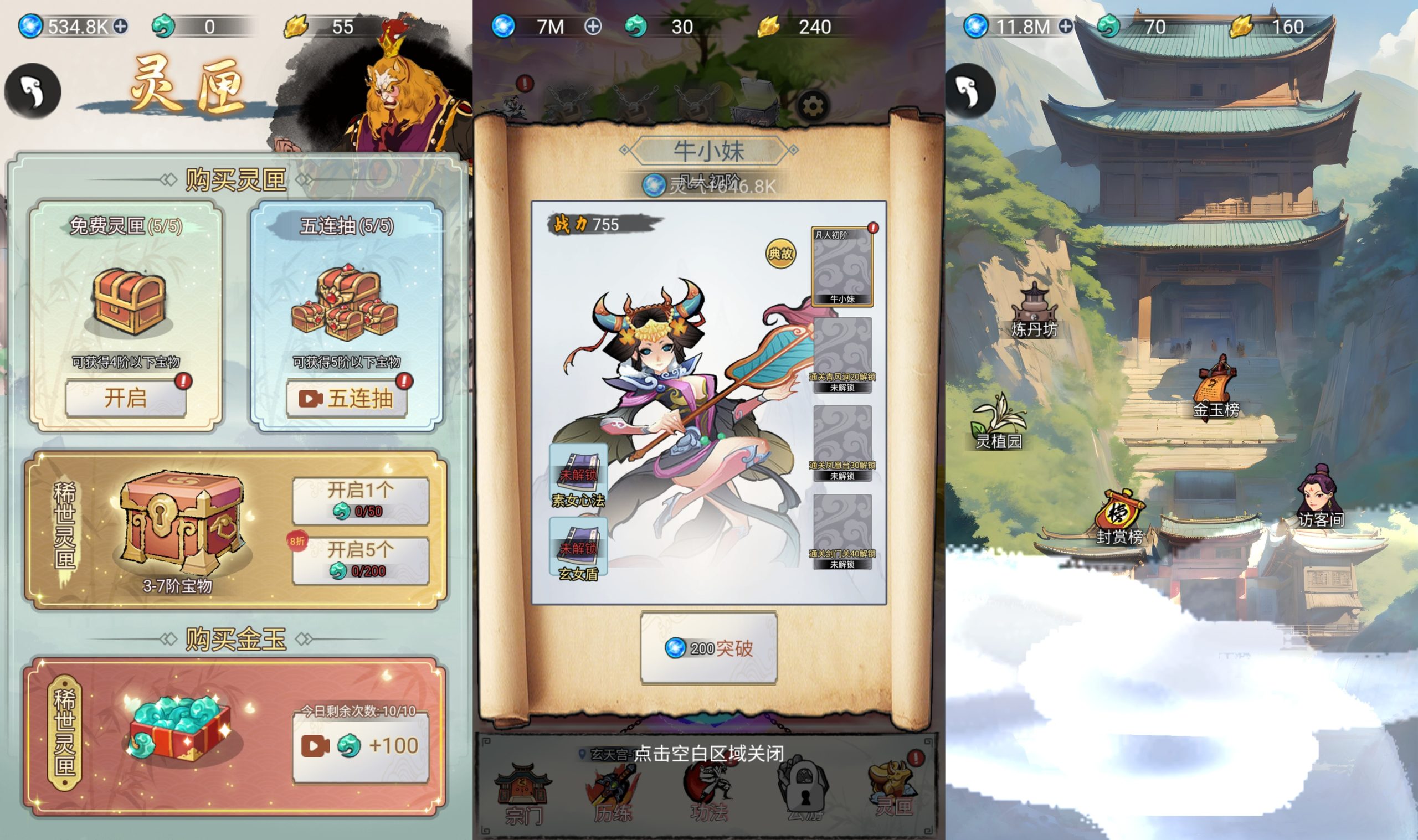Open the gear settings icon

813,106
